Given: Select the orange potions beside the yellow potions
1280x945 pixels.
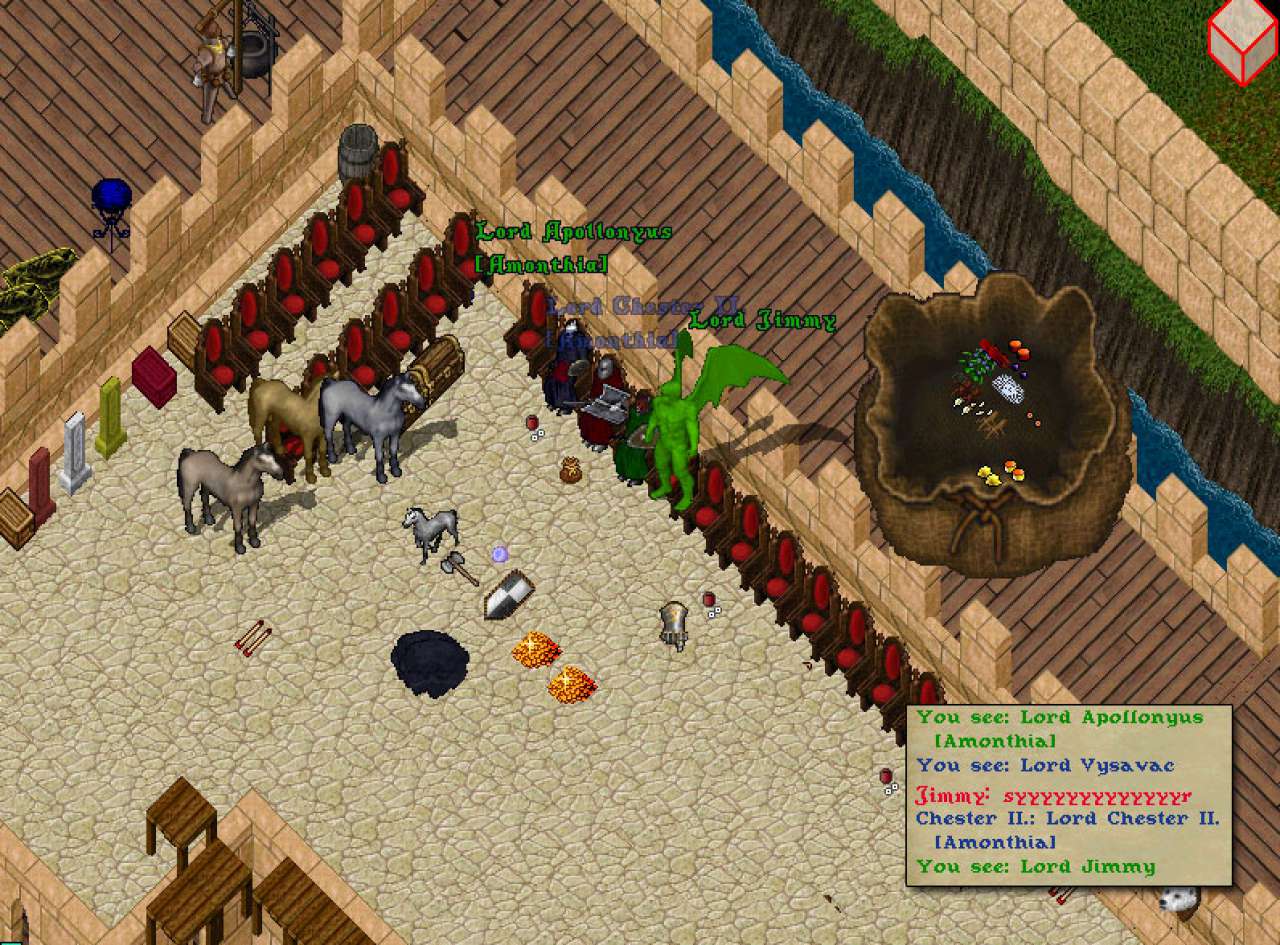Looking at the screenshot, I should [1015, 467].
